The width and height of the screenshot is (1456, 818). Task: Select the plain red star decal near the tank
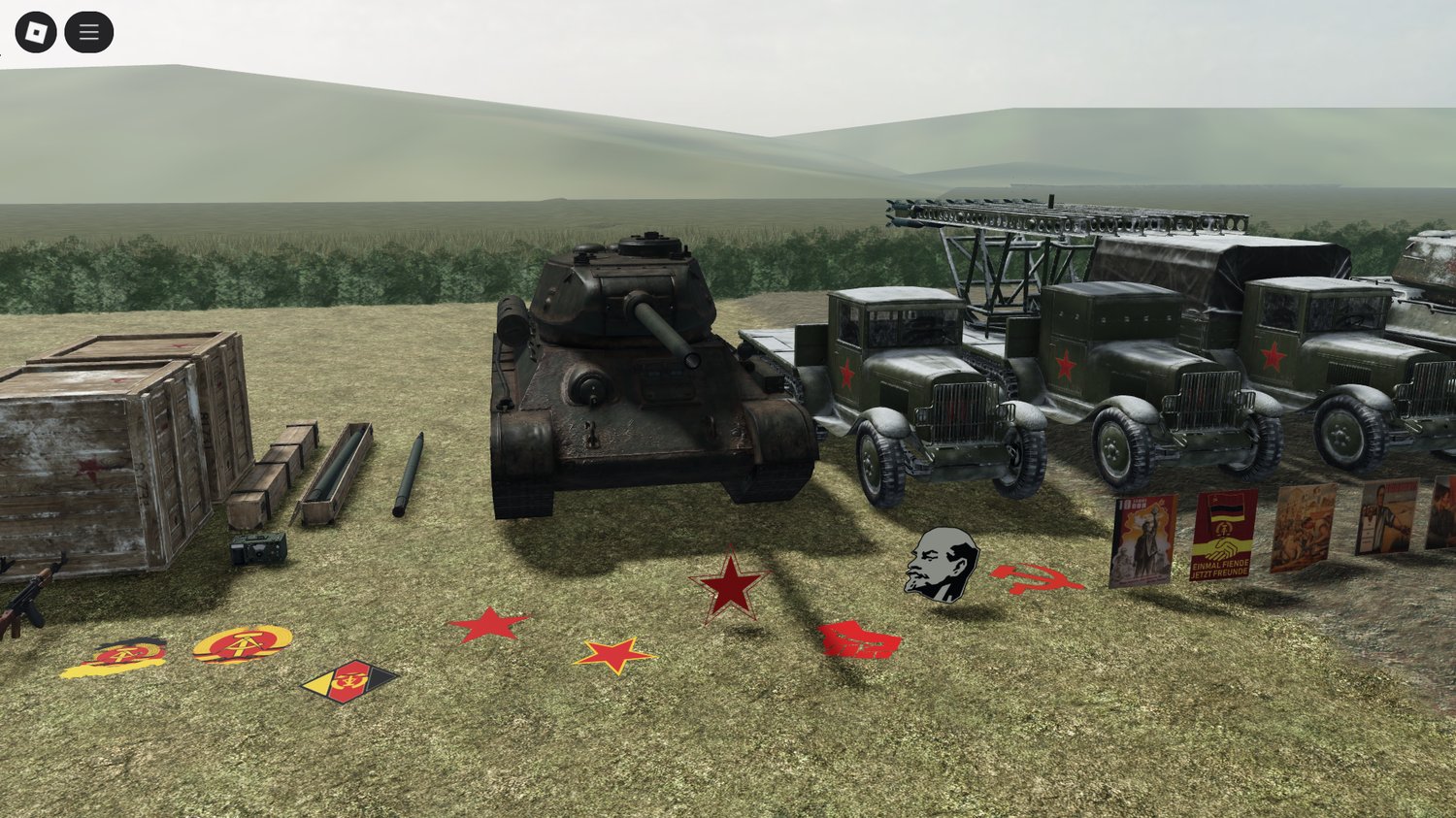[x=490, y=622]
